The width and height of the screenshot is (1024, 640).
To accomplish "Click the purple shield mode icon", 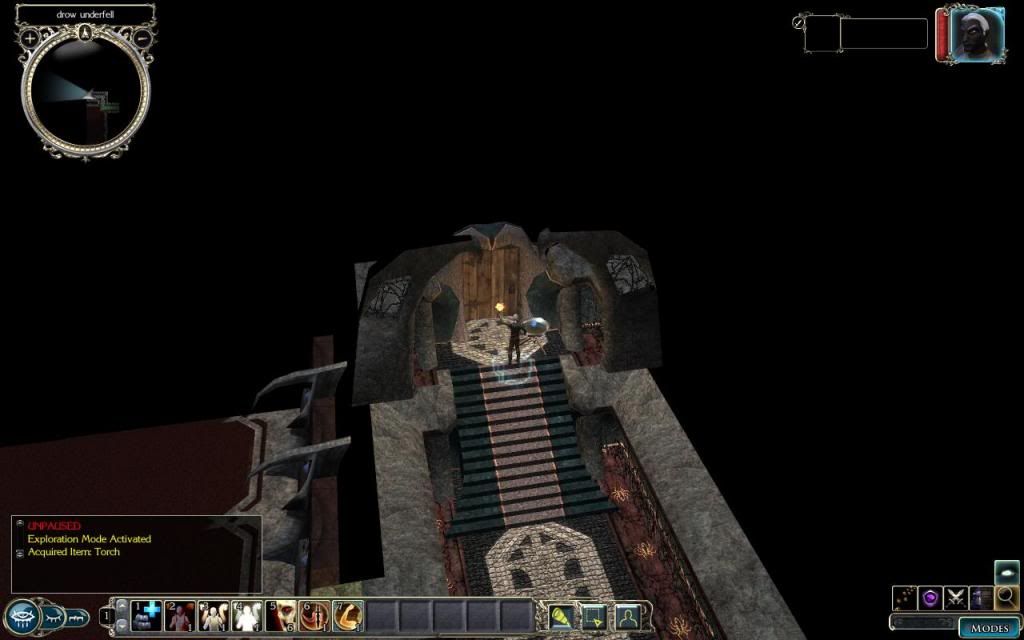I will tap(930, 598).
